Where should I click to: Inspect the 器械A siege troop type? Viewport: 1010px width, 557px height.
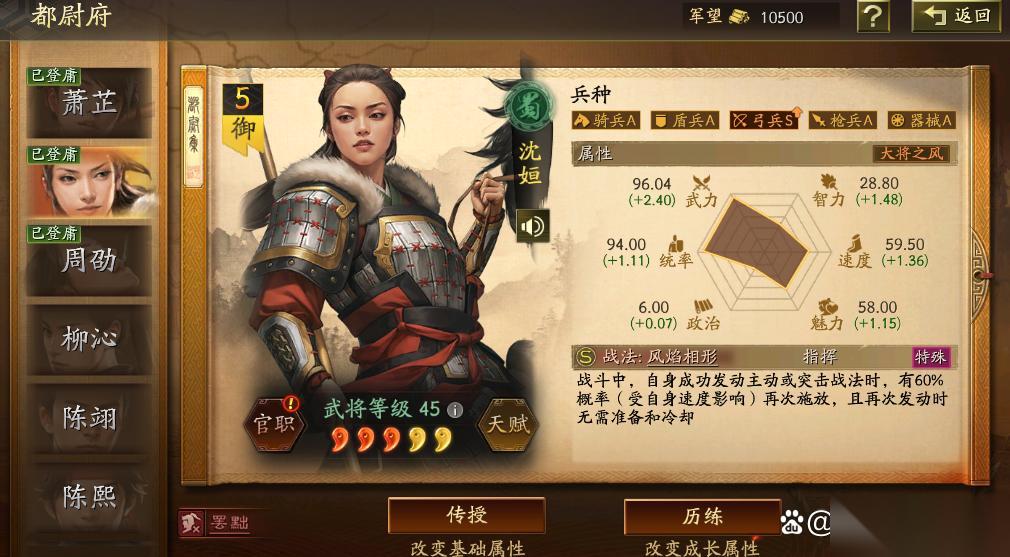[921, 120]
